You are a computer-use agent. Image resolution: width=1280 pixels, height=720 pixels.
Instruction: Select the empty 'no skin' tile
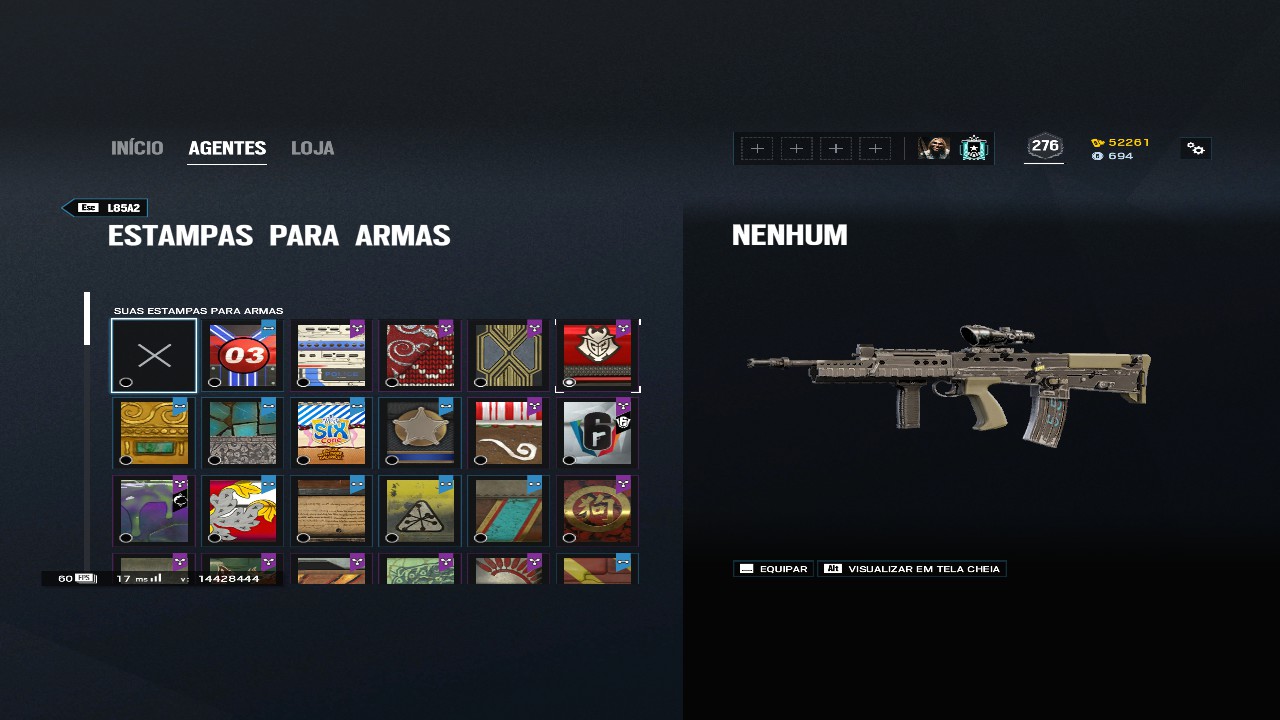pos(154,355)
